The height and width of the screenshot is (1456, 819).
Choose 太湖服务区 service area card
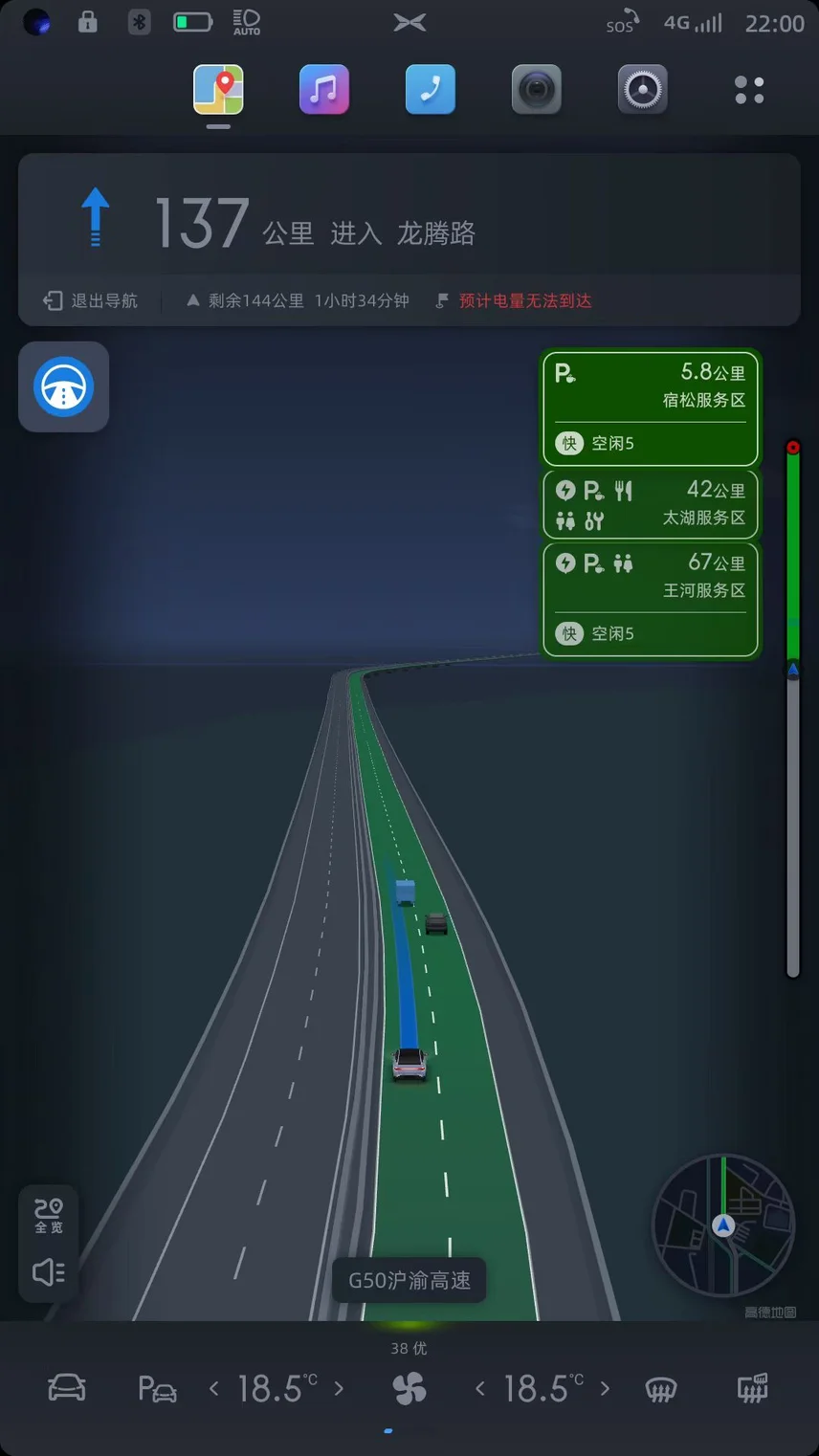pyautogui.click(x=650, y=504)
